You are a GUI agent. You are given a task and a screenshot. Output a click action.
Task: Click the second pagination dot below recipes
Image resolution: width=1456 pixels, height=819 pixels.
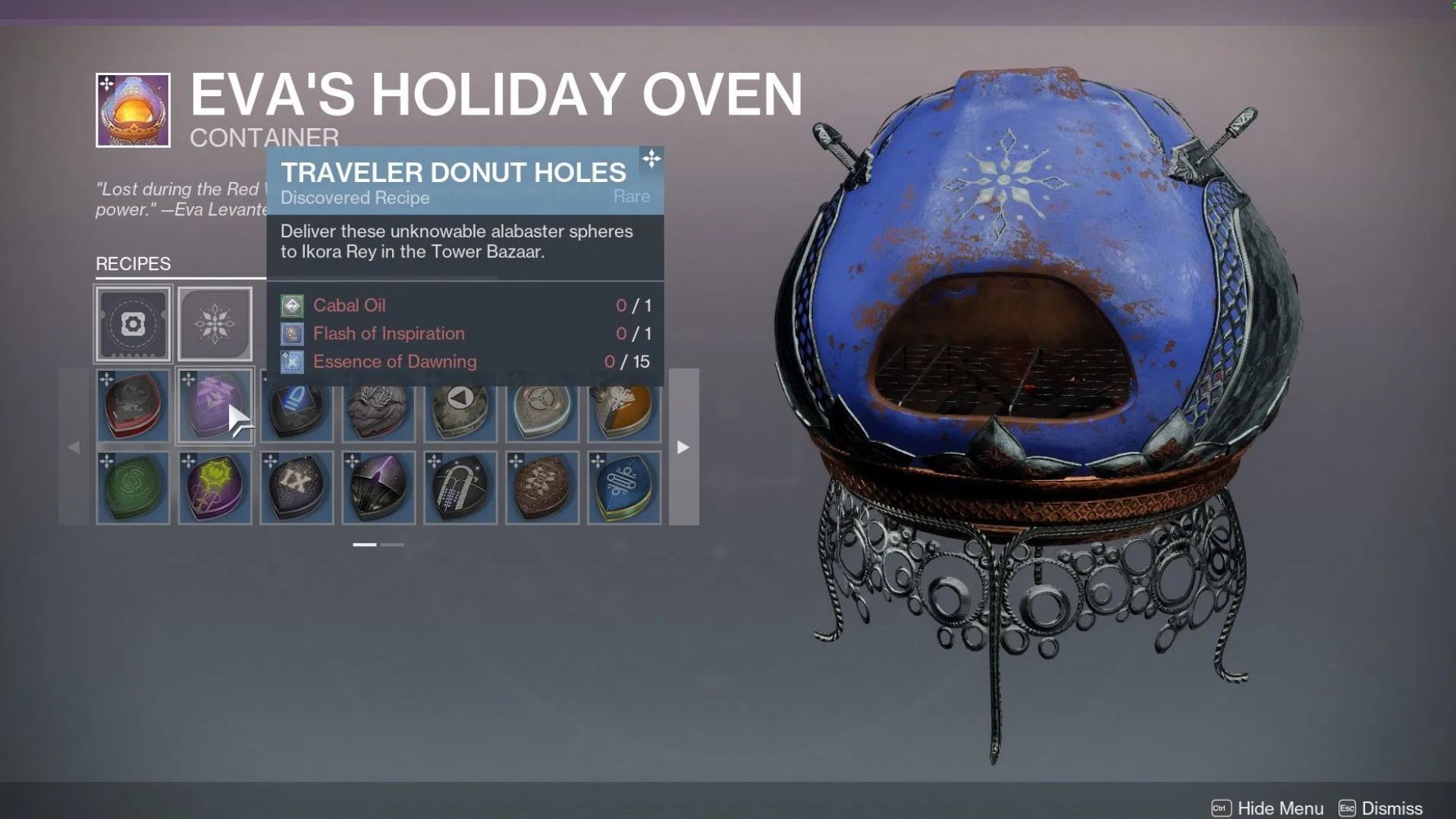click(393, 544)
